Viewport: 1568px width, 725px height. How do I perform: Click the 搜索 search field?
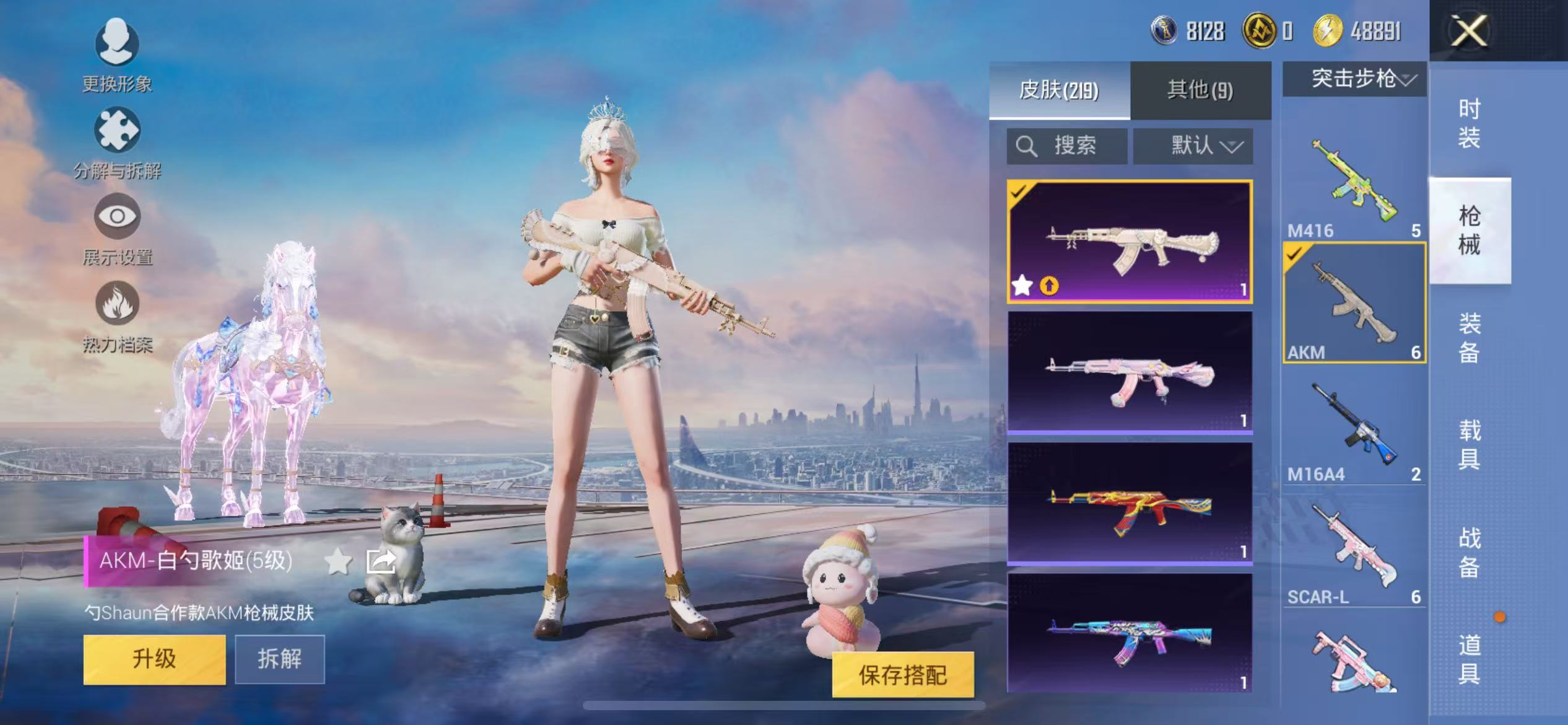[1066, 146]
